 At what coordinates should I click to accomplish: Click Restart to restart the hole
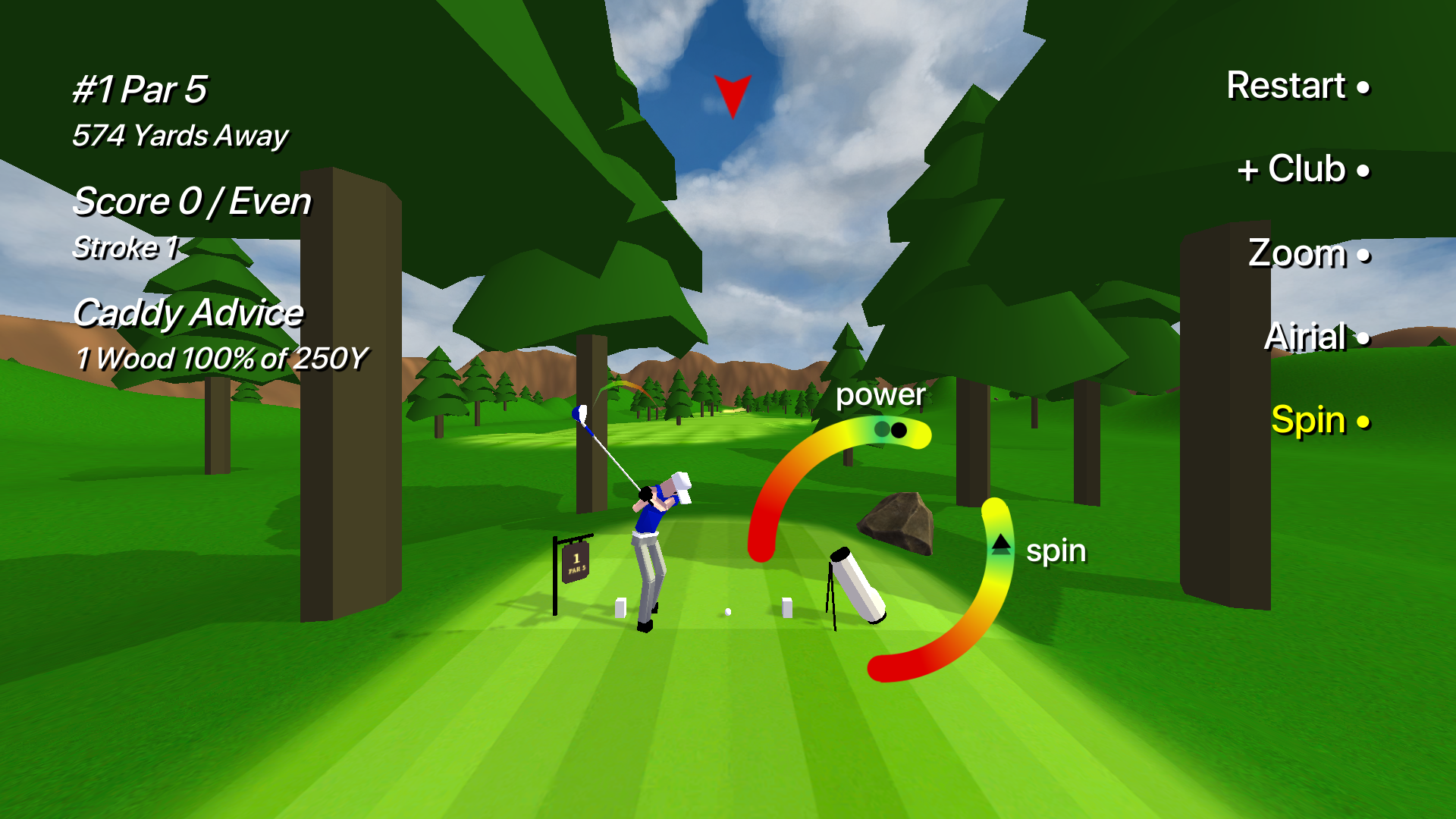coord(1285,86)
